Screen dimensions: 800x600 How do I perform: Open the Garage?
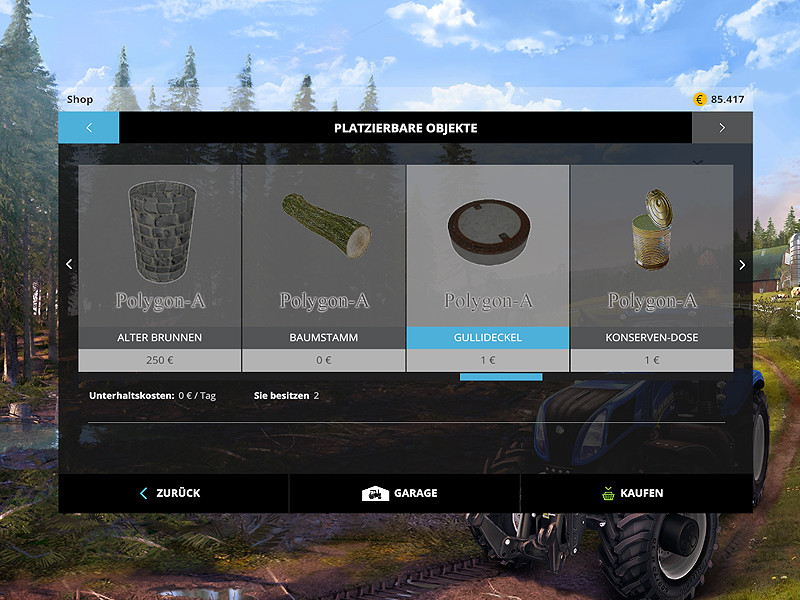pyautogui.click(x=403, y=493)
